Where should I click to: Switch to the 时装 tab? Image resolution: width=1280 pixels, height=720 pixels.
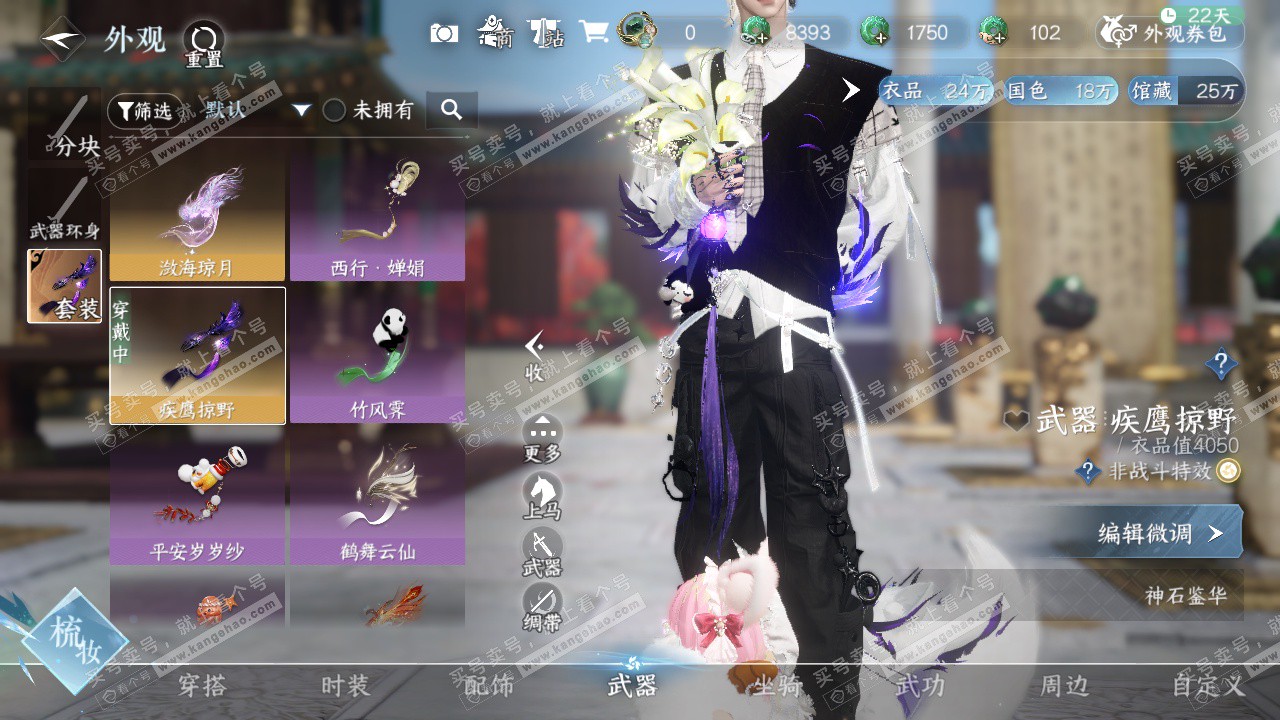click(x=345, y=686)
